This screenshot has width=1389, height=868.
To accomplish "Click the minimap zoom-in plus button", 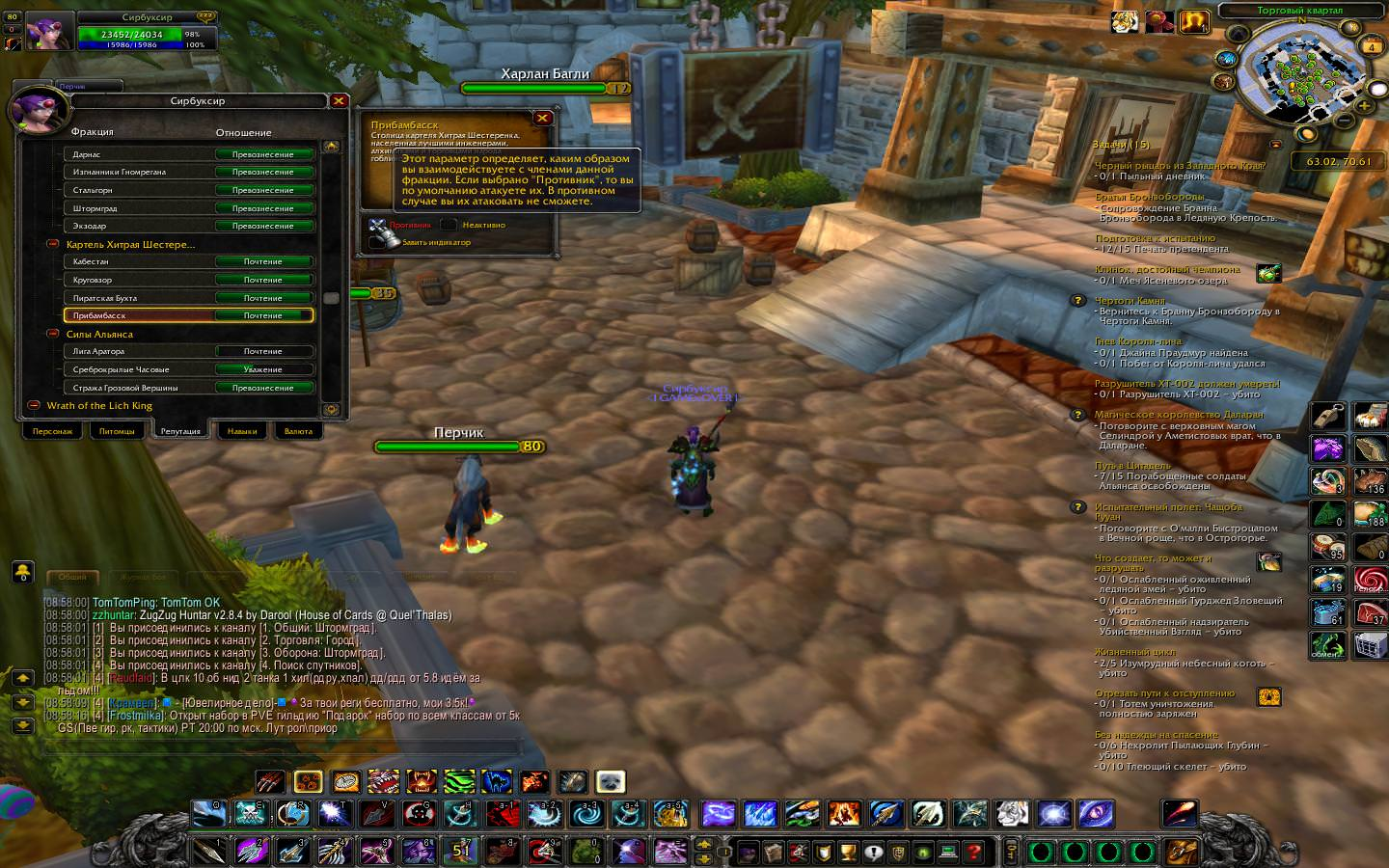I will click(1363, 104).
